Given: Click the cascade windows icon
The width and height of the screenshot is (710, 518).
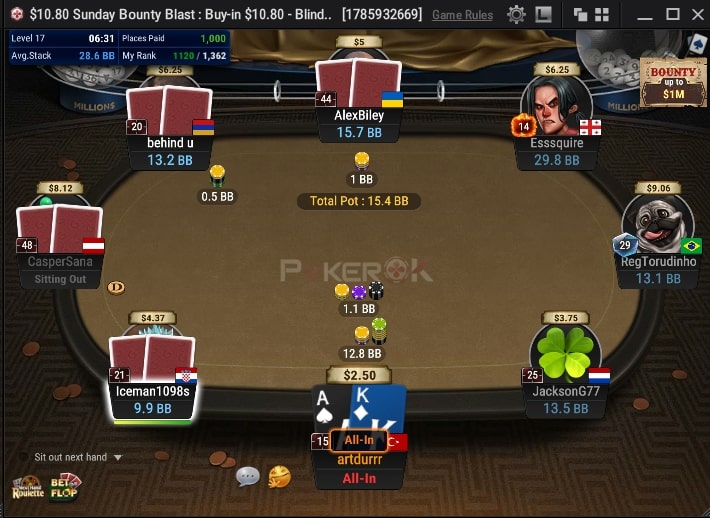Looking at the screenshot, I should [x=581, y=15].
